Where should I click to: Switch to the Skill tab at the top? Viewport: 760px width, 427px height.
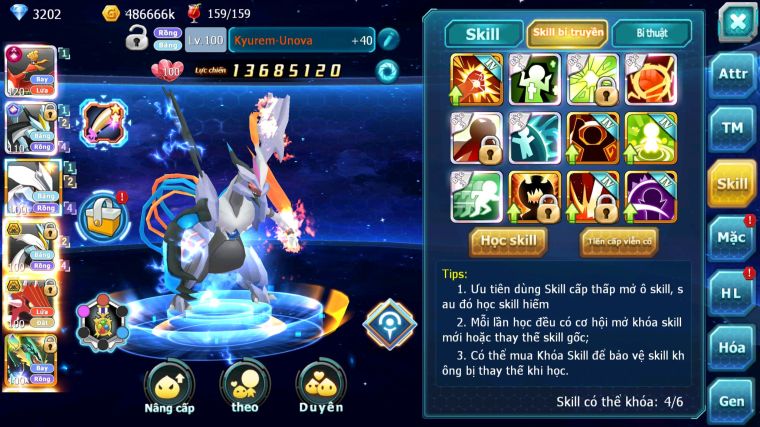point(483,33)
